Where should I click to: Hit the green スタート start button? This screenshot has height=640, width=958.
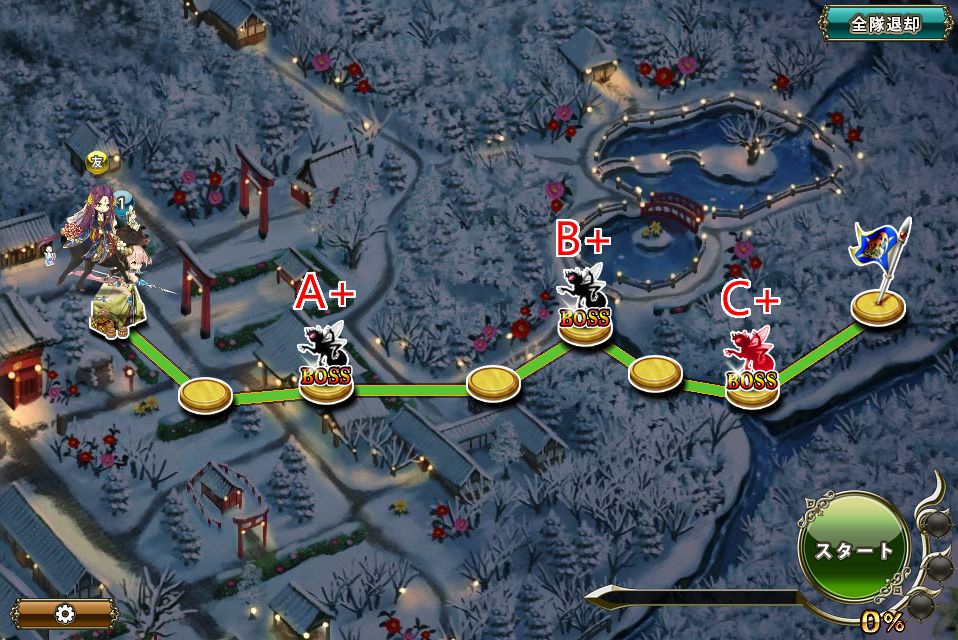click(x=853, y=550)
